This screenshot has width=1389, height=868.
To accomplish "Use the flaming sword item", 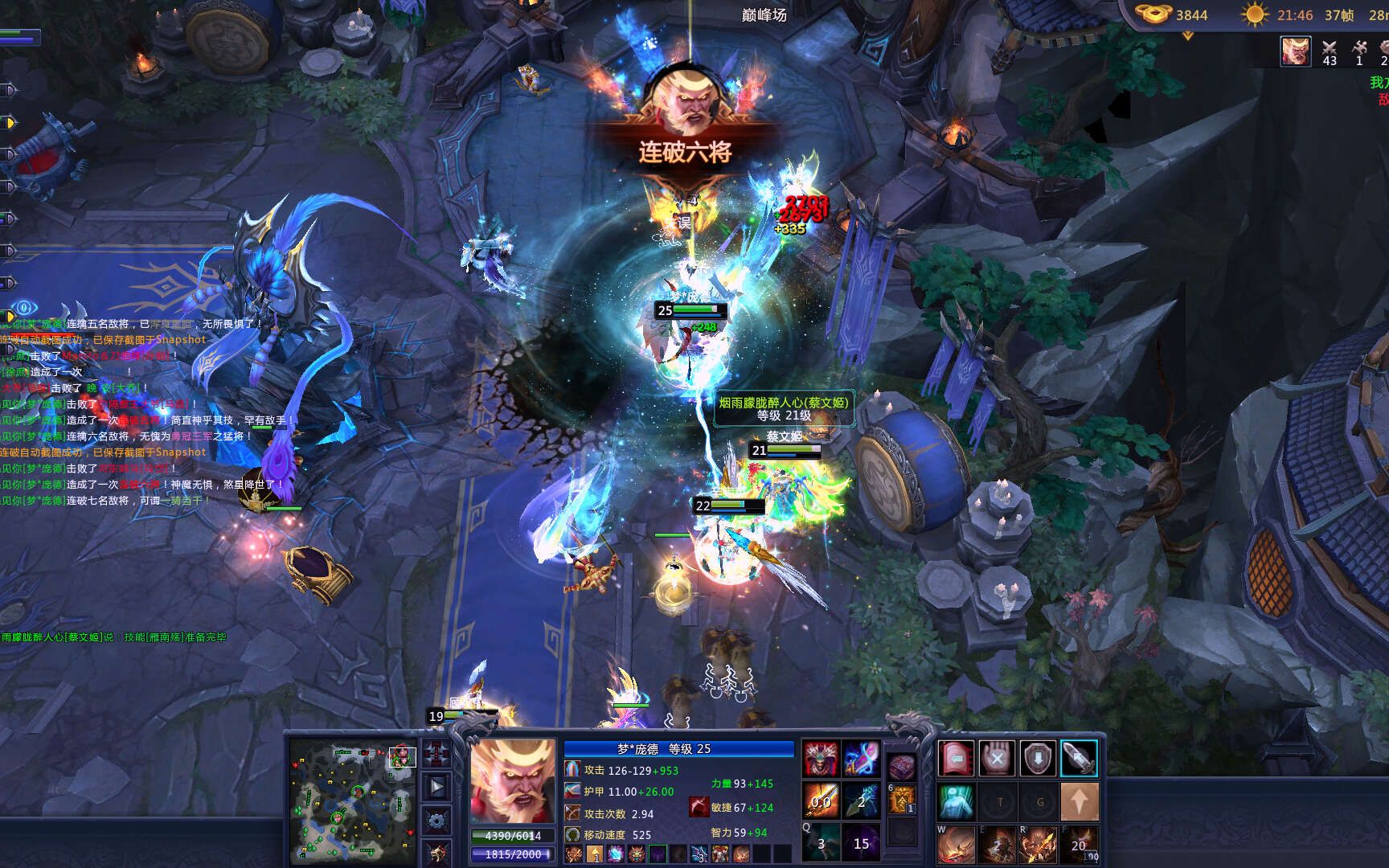I will pyautogui.click(x=821, y=800).
